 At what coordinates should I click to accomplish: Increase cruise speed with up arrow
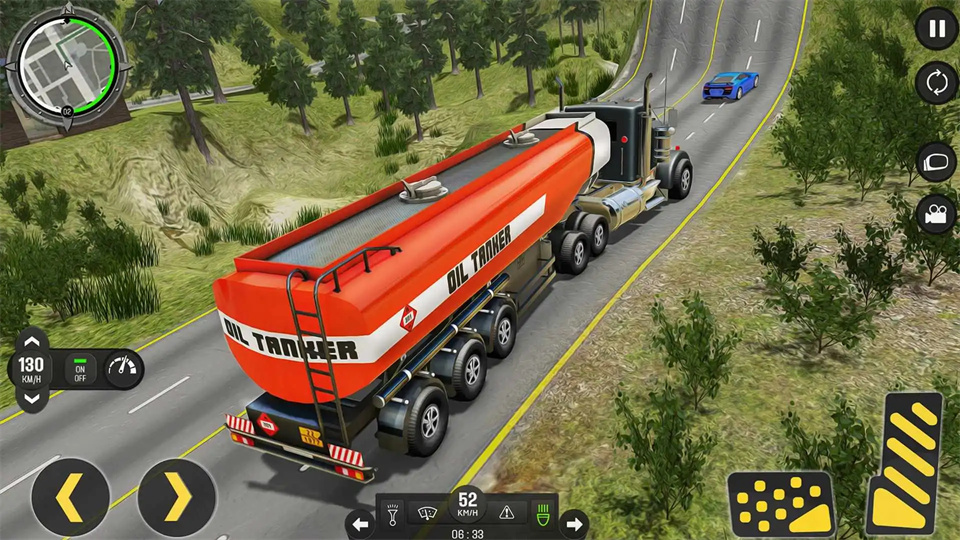pyautogui.click(x=31, y=340)
